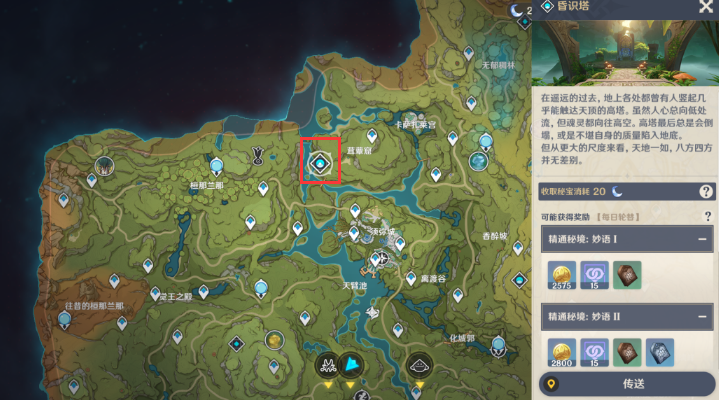Open help for resin cost 20

point(706,191)
